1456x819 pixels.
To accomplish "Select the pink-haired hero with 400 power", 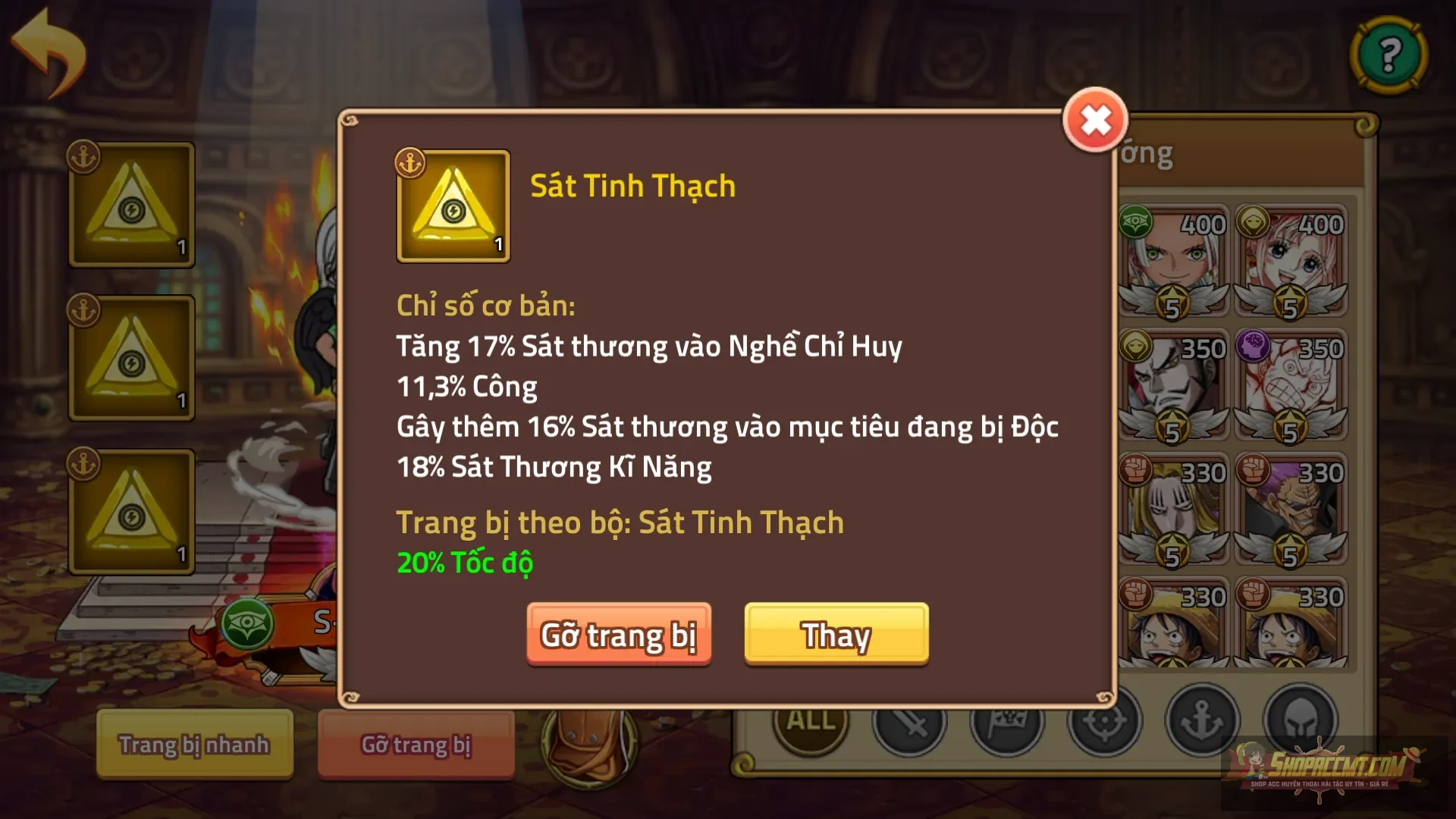I will 1291,260.
